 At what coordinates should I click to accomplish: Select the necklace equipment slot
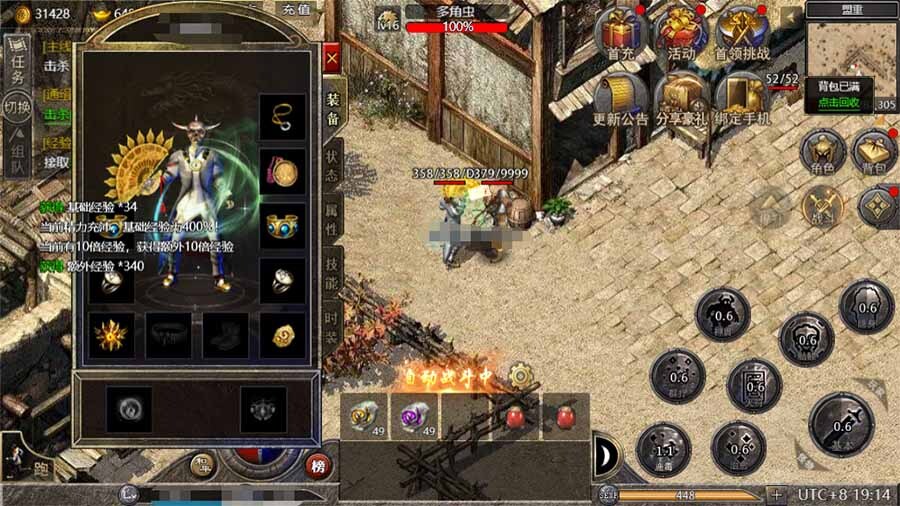tap(282, 117)
